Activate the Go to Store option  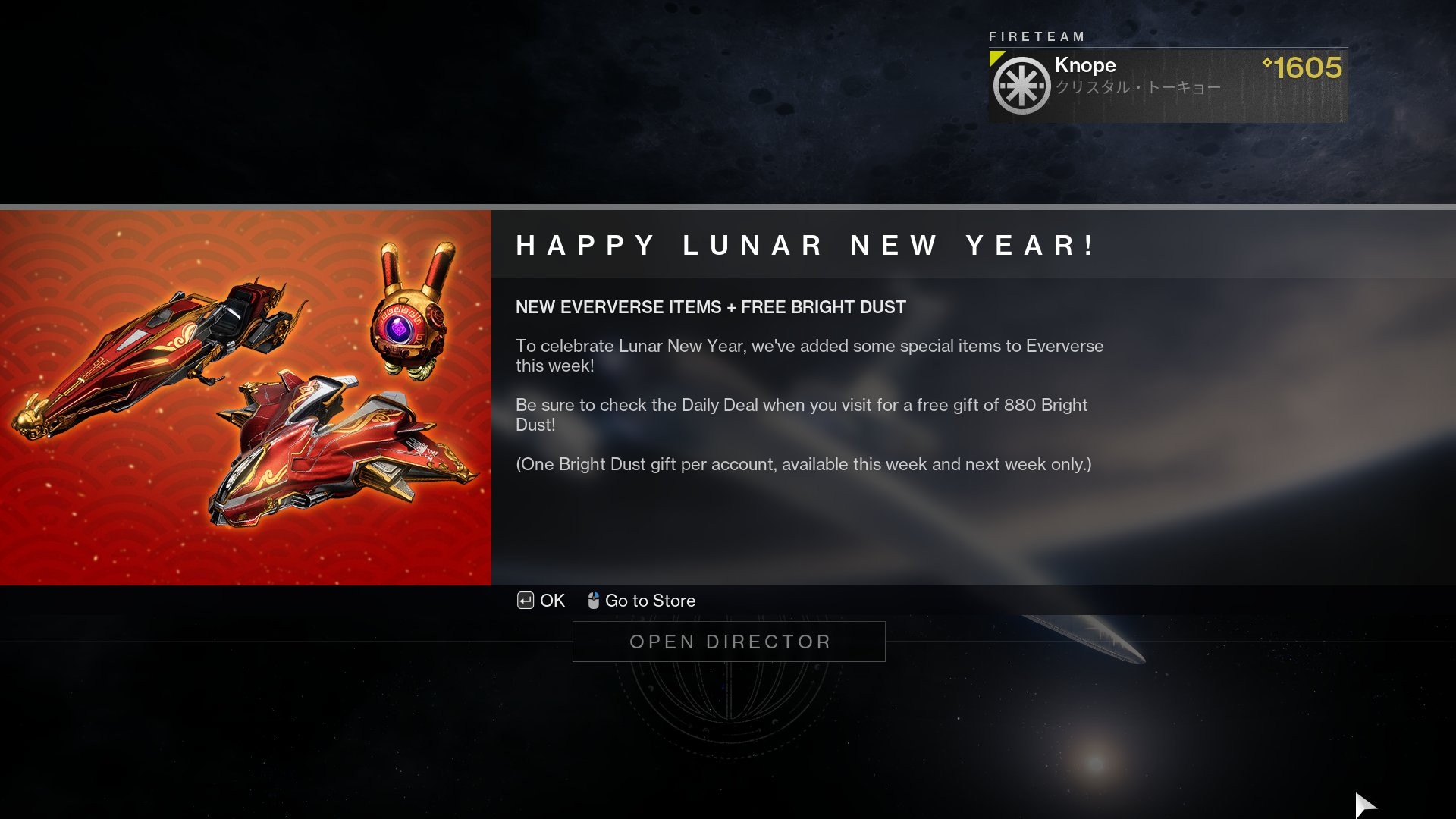pos(649,600)
